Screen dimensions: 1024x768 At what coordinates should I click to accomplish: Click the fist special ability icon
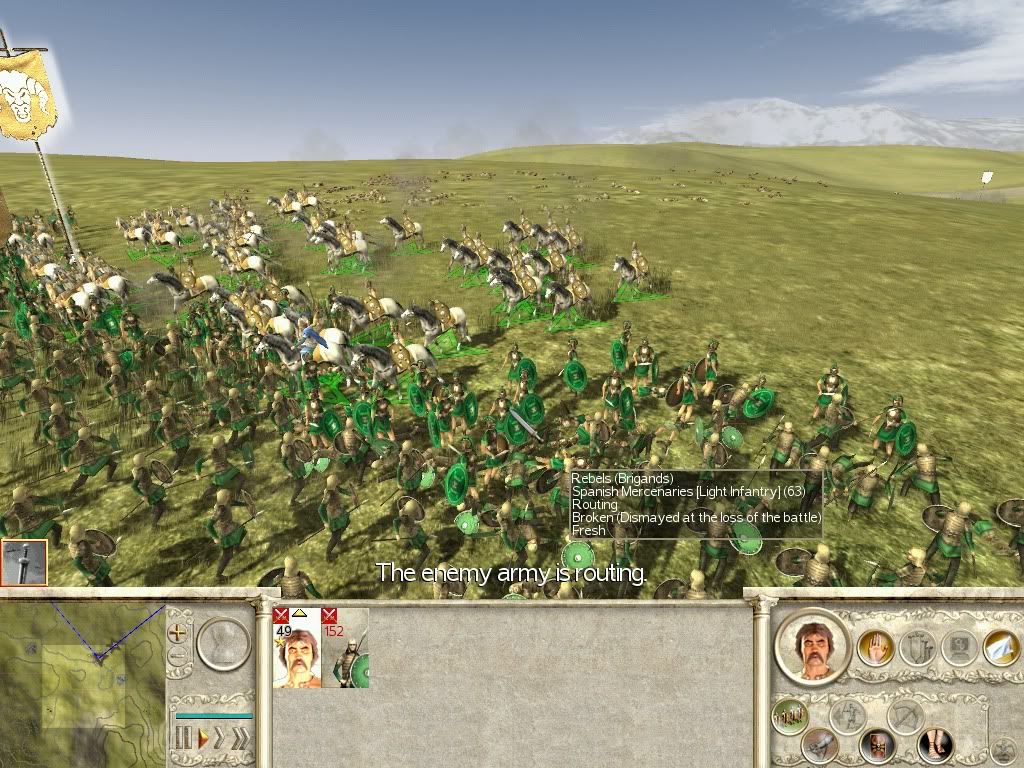pyautogui.click(x=820, y=745)
